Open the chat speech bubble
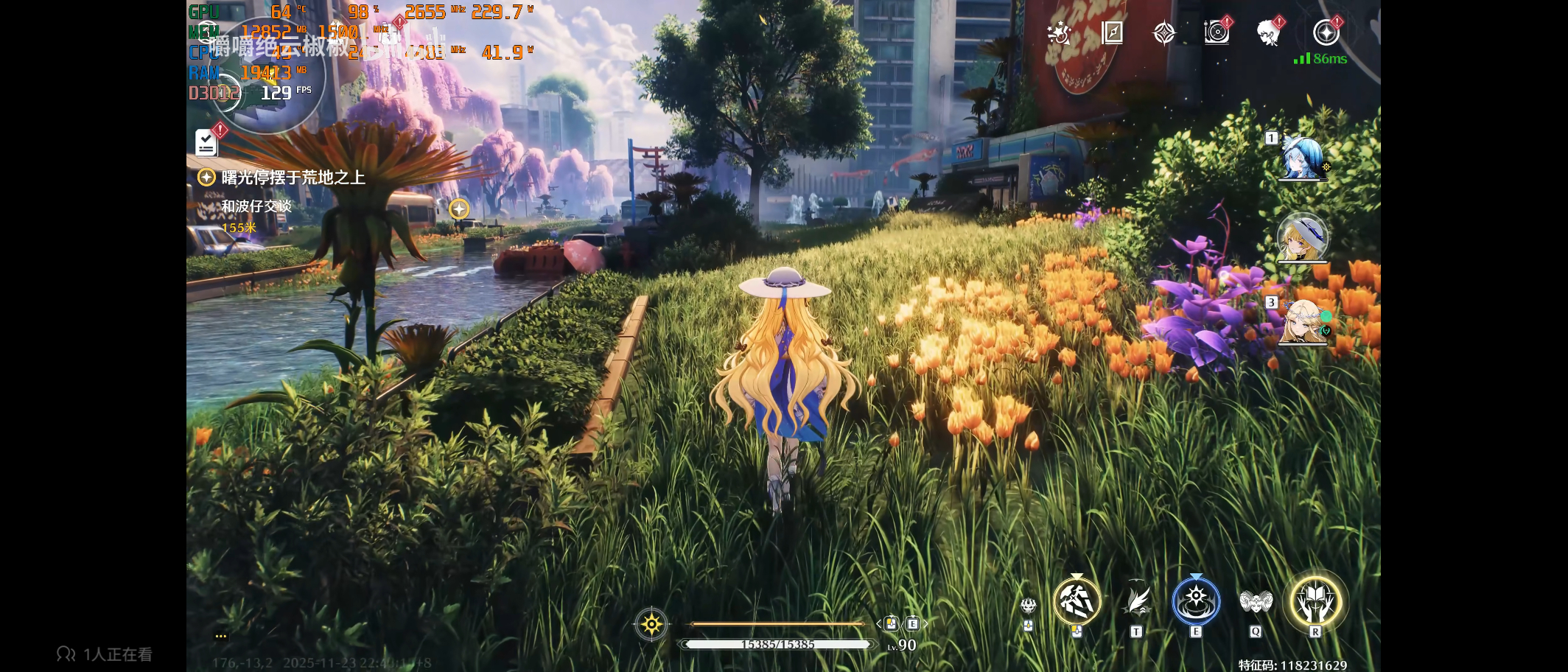1568x672 pixels. tap(220, 636)
